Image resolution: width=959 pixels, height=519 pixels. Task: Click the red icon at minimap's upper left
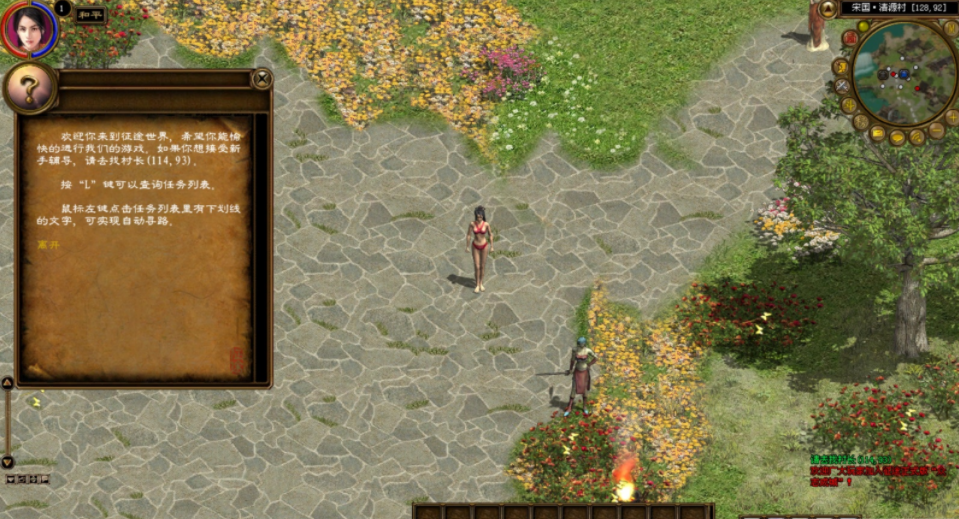[849, 38]
